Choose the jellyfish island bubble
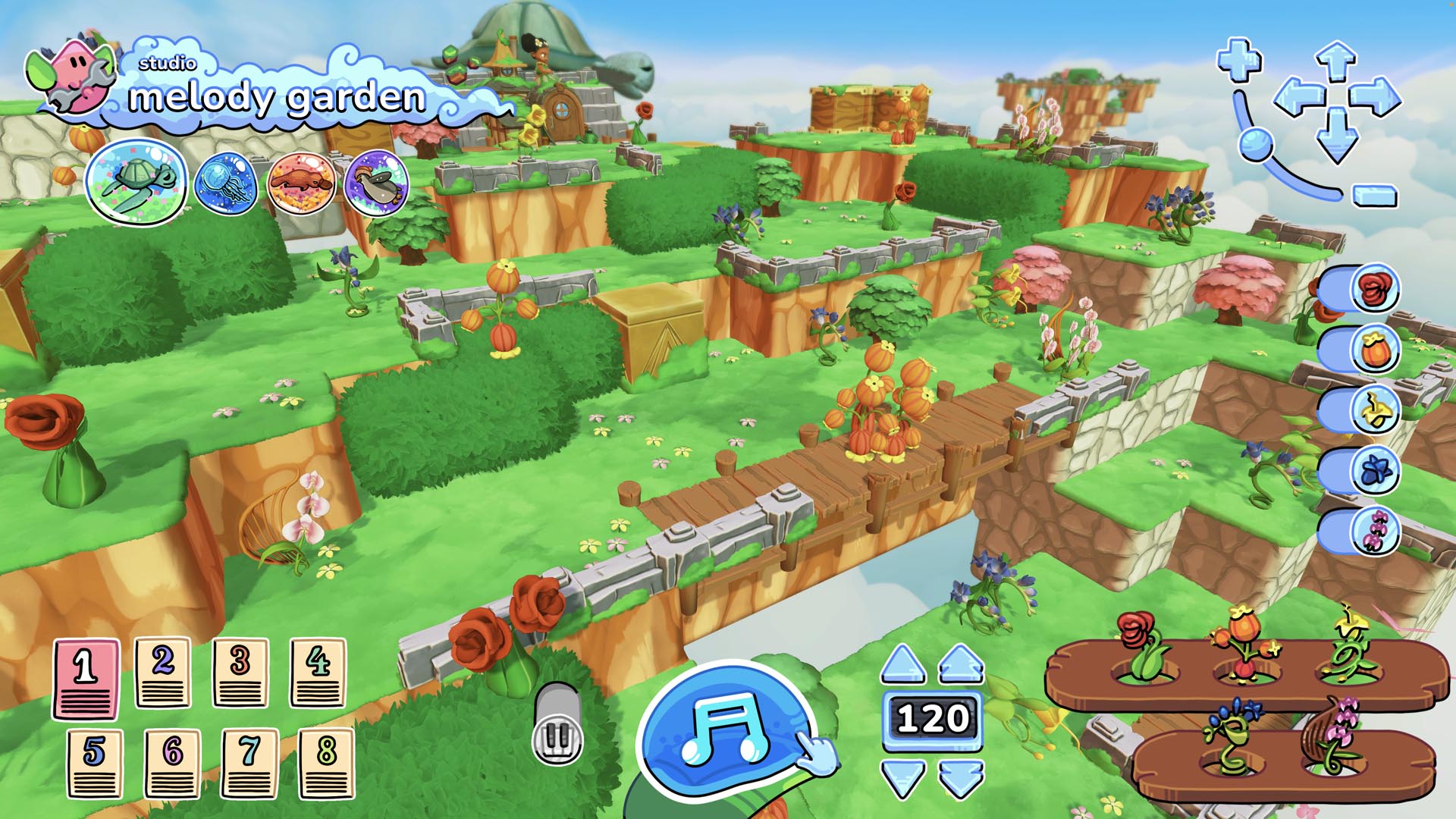The image size is (1456, 819). tap(225, 183)
